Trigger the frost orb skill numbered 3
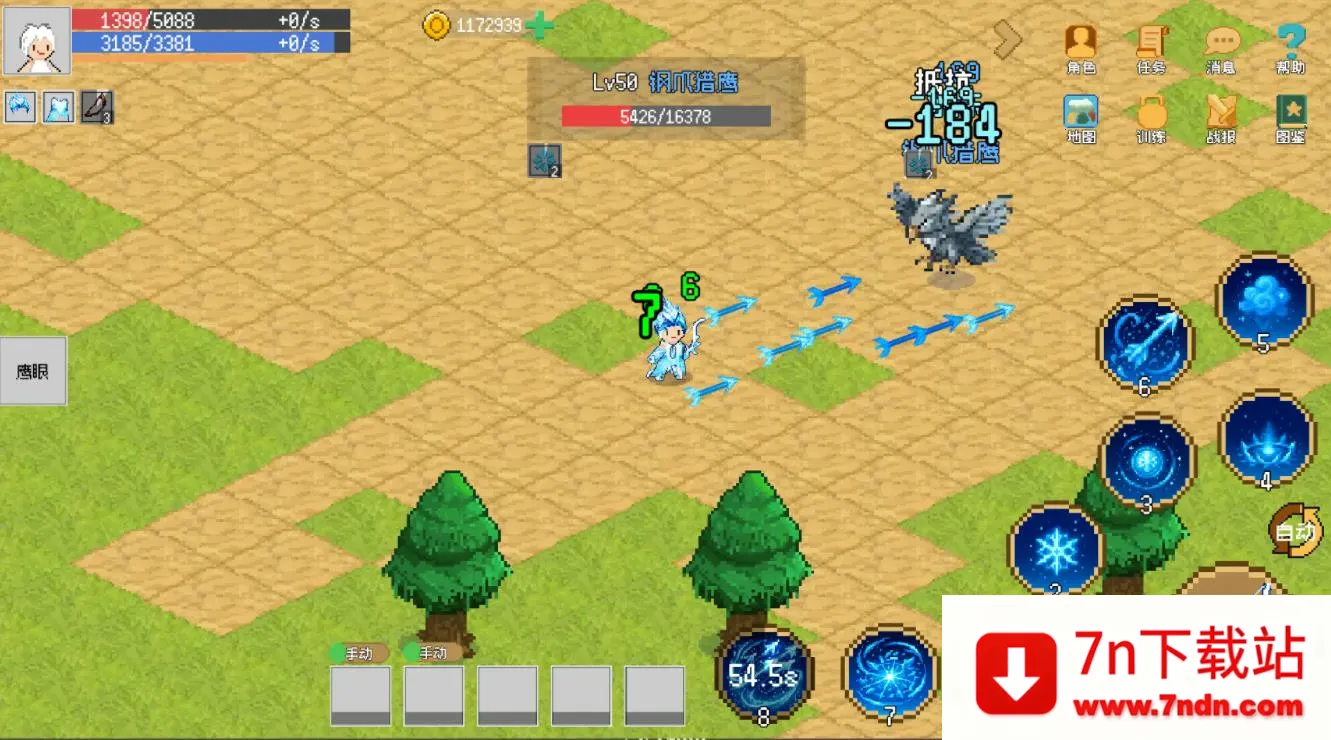The image size is (1331, 740). [x=1147, y=461]
